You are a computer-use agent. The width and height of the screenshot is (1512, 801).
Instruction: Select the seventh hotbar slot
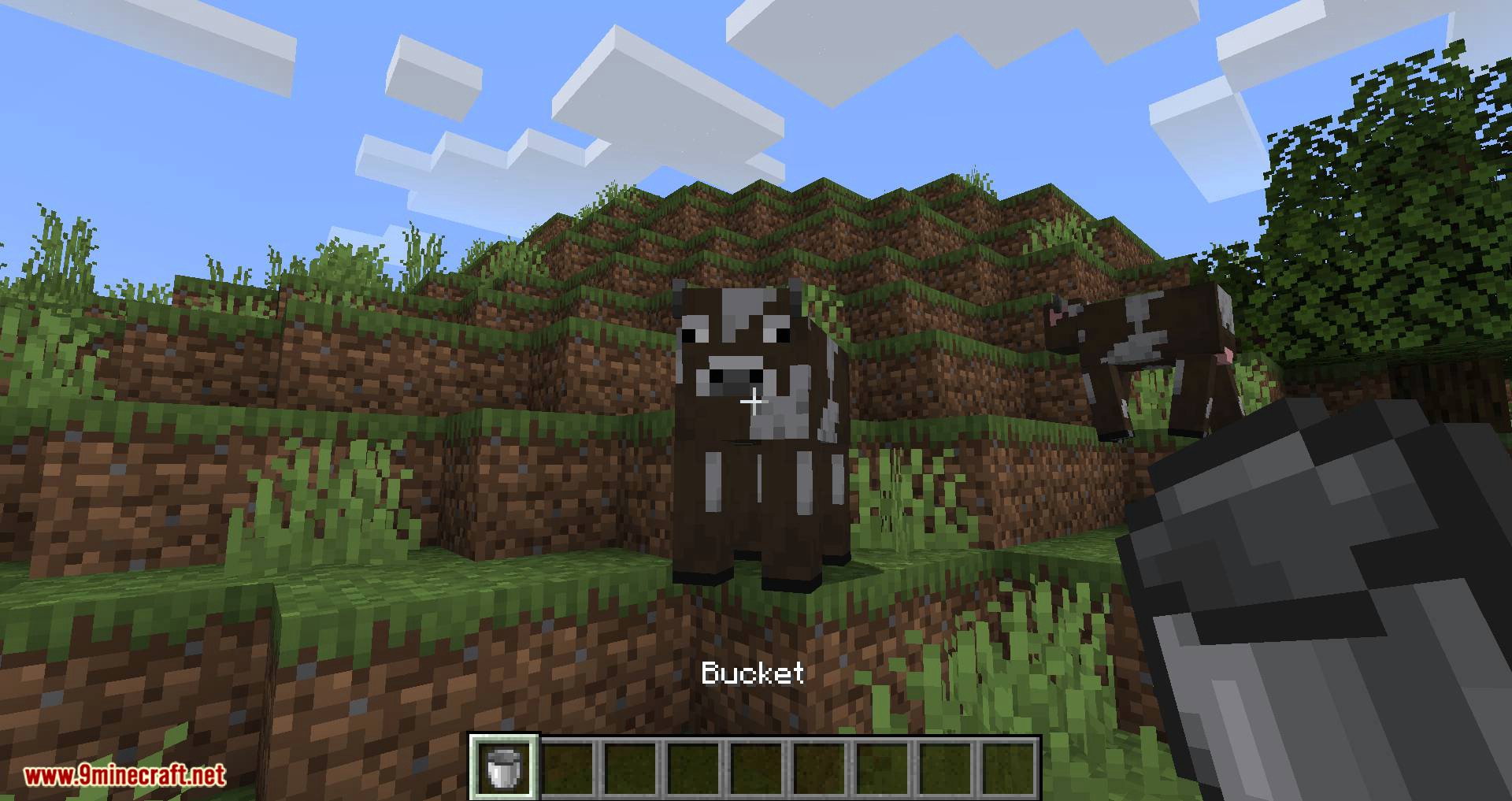[x=882, y=768]
